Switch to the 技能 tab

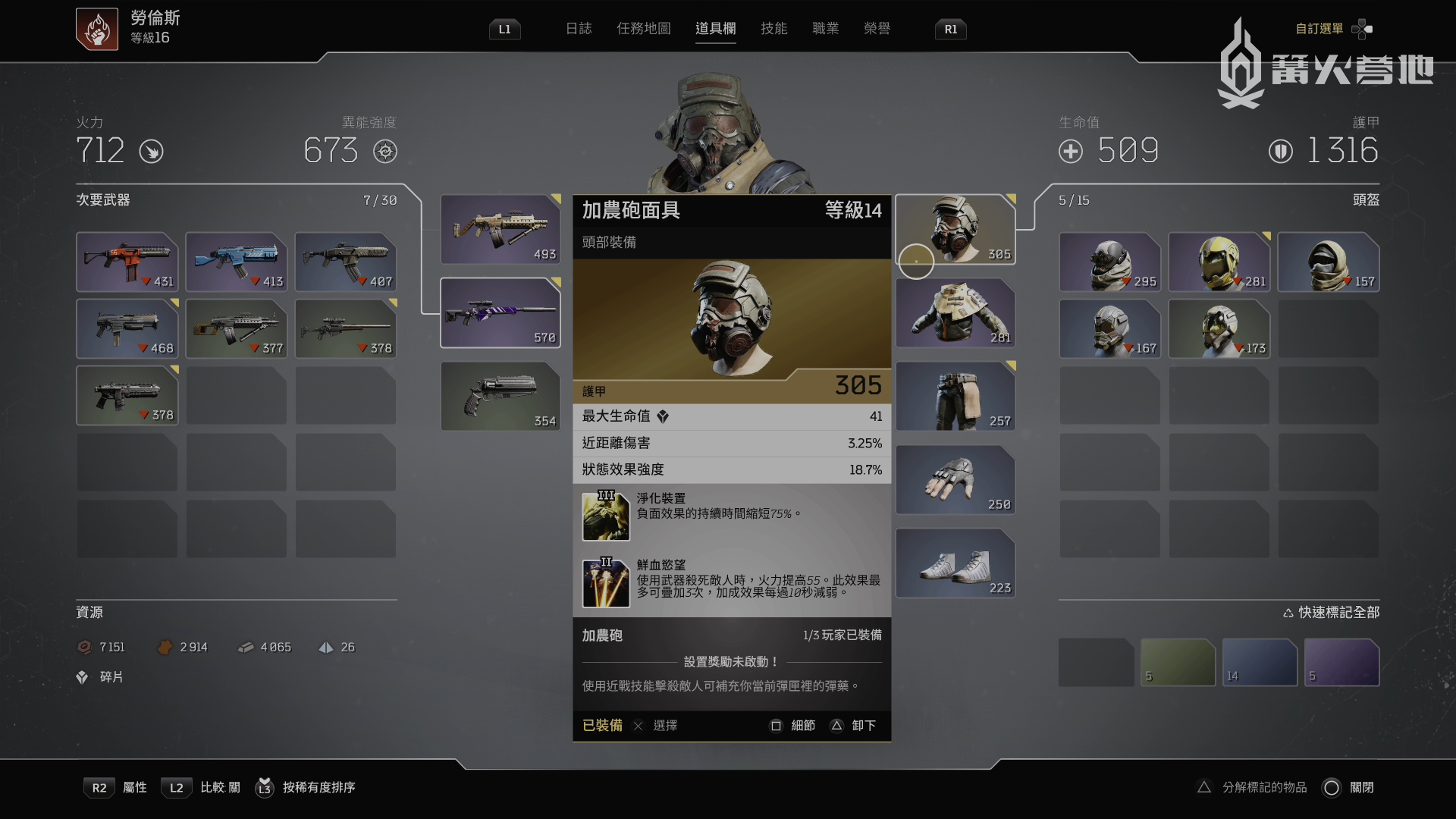[x=773, y=29]
